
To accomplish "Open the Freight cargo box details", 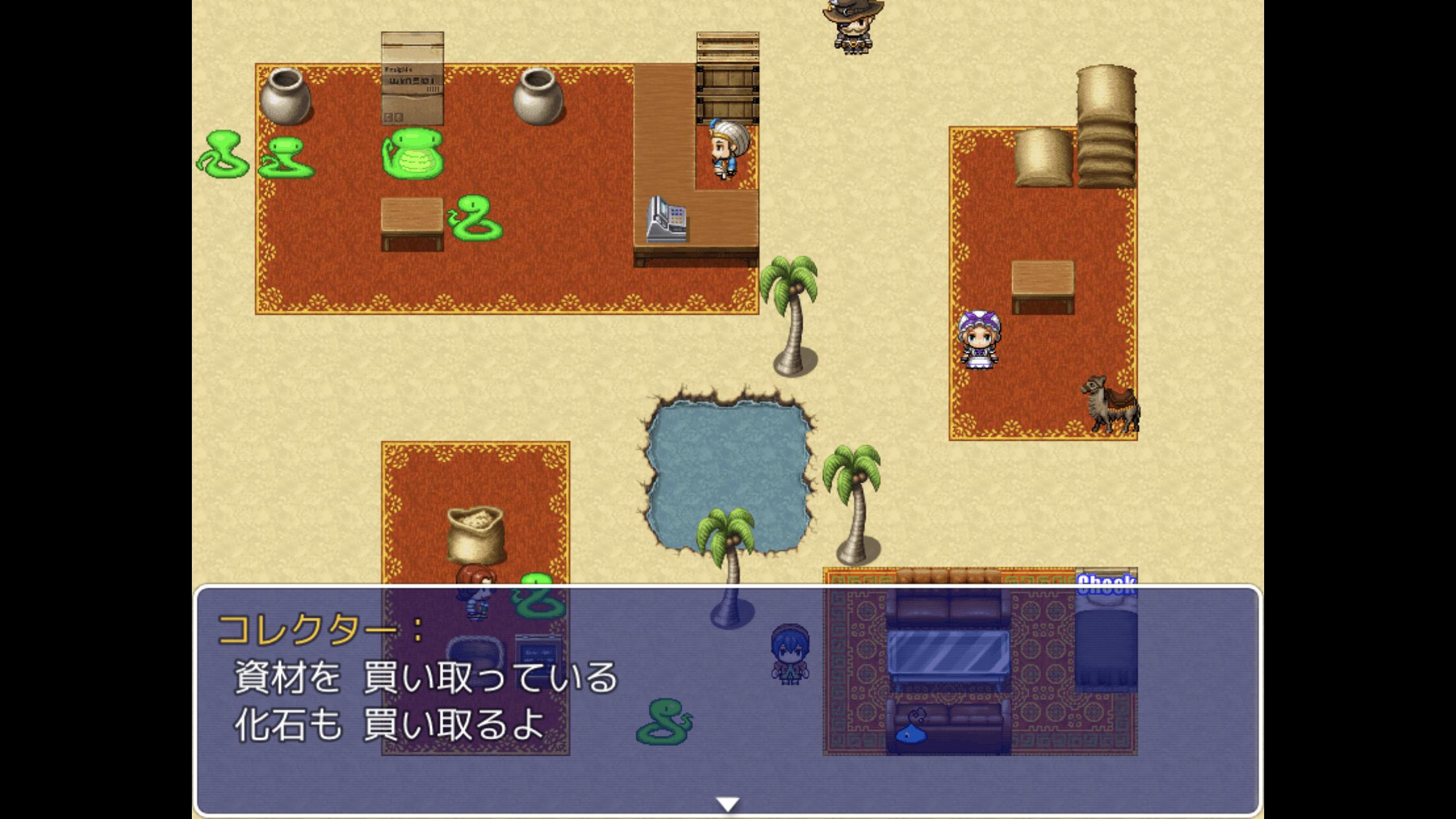I will [x=412, y=79].
